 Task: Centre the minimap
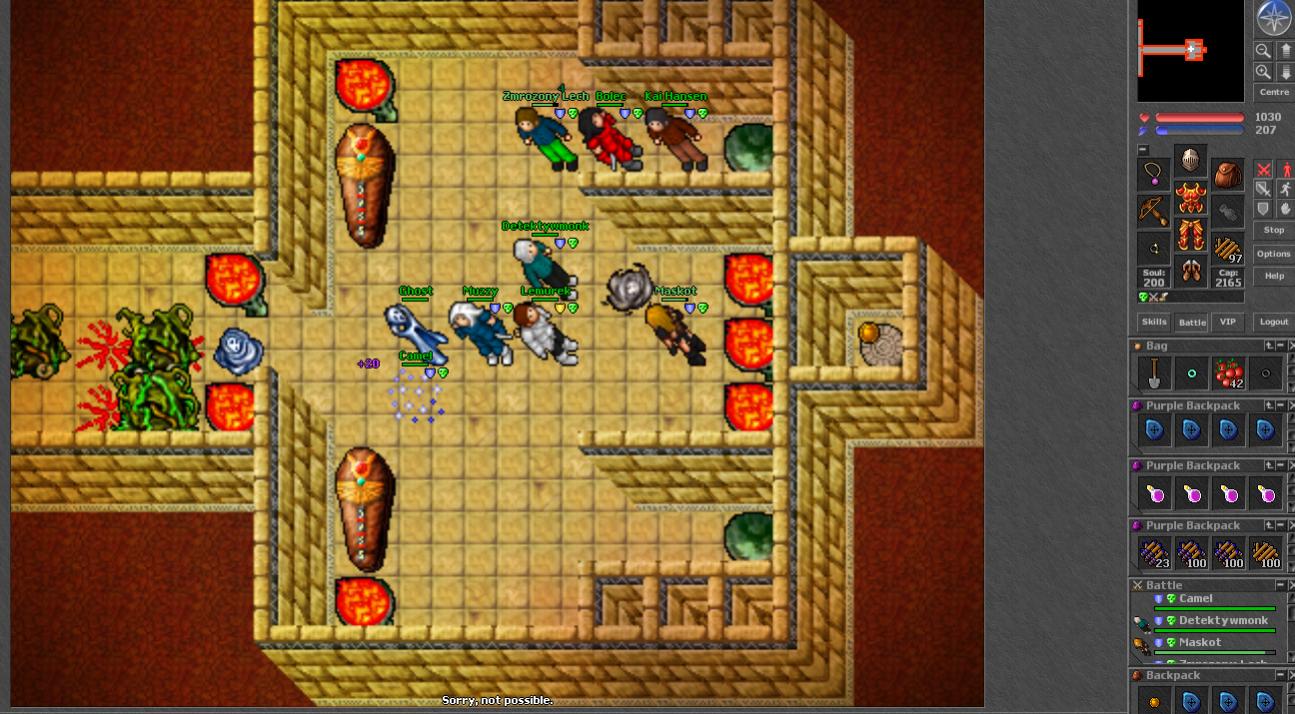(x=1274, y=92)
